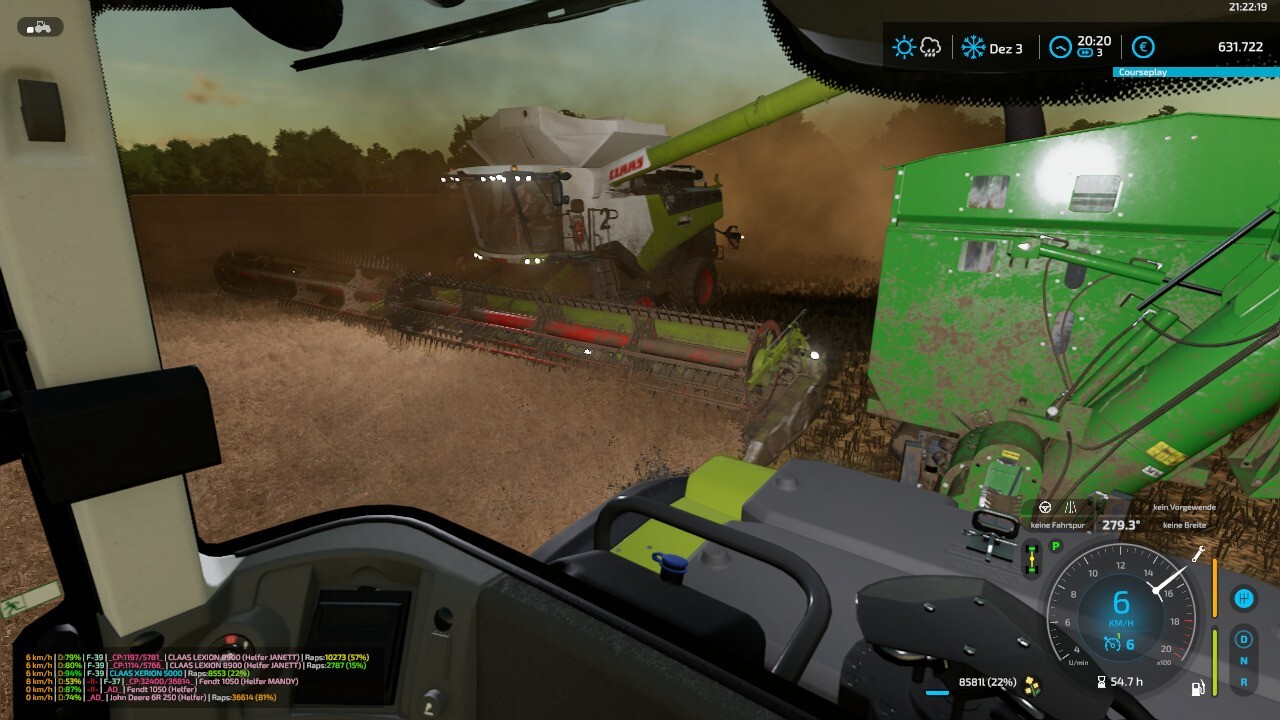Viewport: 1280px width, 720px height.
Task: Click the tractor icon in the top-left
Action: click(40, 27)
